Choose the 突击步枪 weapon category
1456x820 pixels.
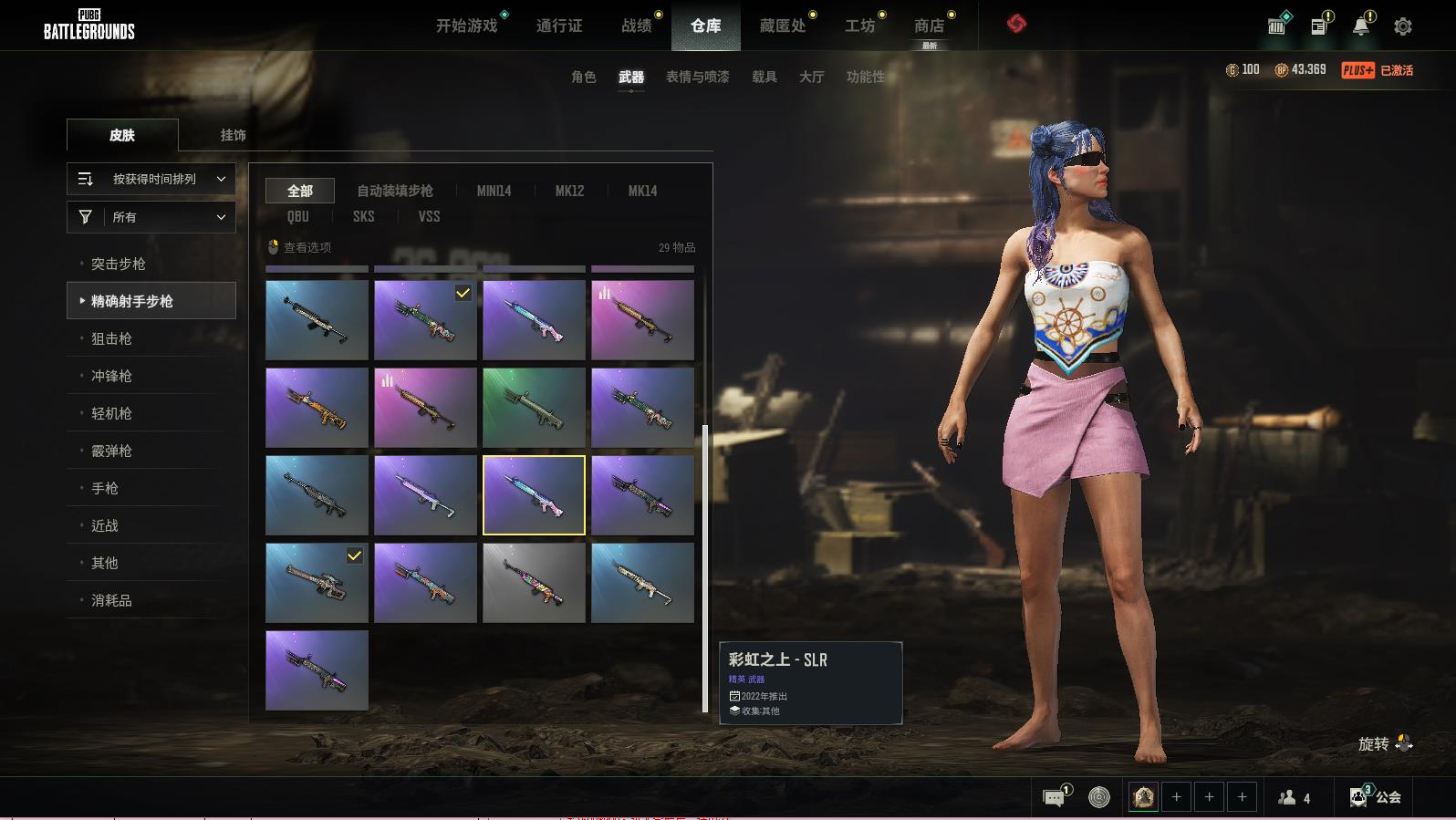tap(119, 264)
